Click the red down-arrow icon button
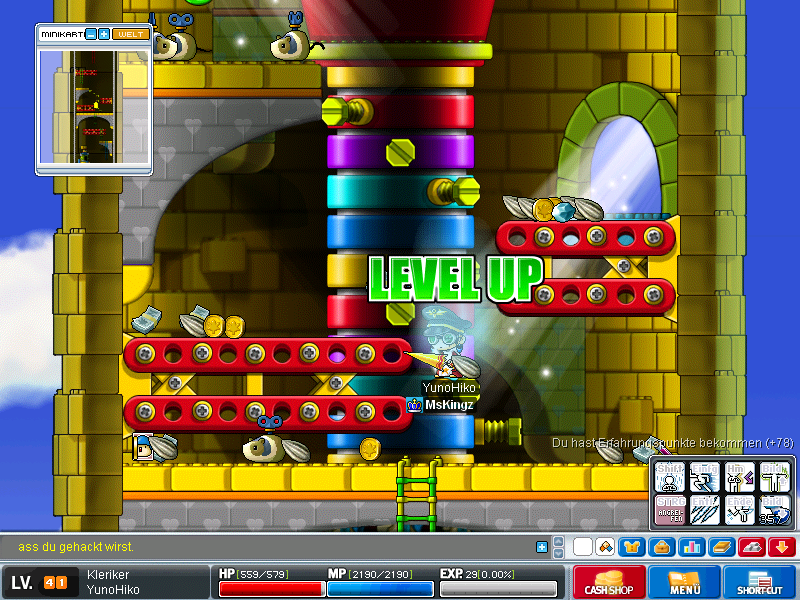The width and height of the screenshot is (800, 600). coord(781,547)
